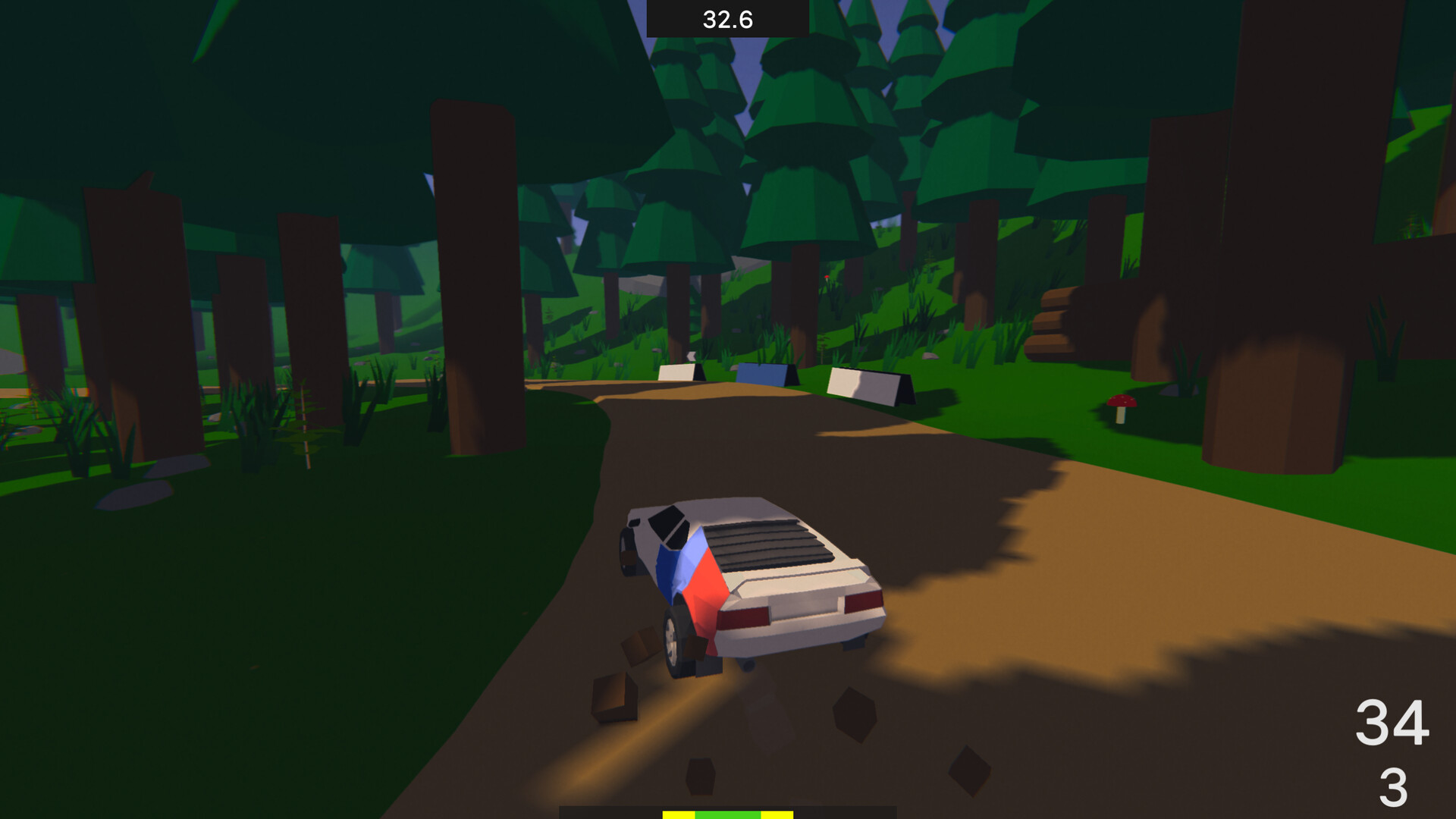Click the white barrier right of blue marker
Screen dimensions: 1456x819
pyautogui.click(x=864, y=383)
